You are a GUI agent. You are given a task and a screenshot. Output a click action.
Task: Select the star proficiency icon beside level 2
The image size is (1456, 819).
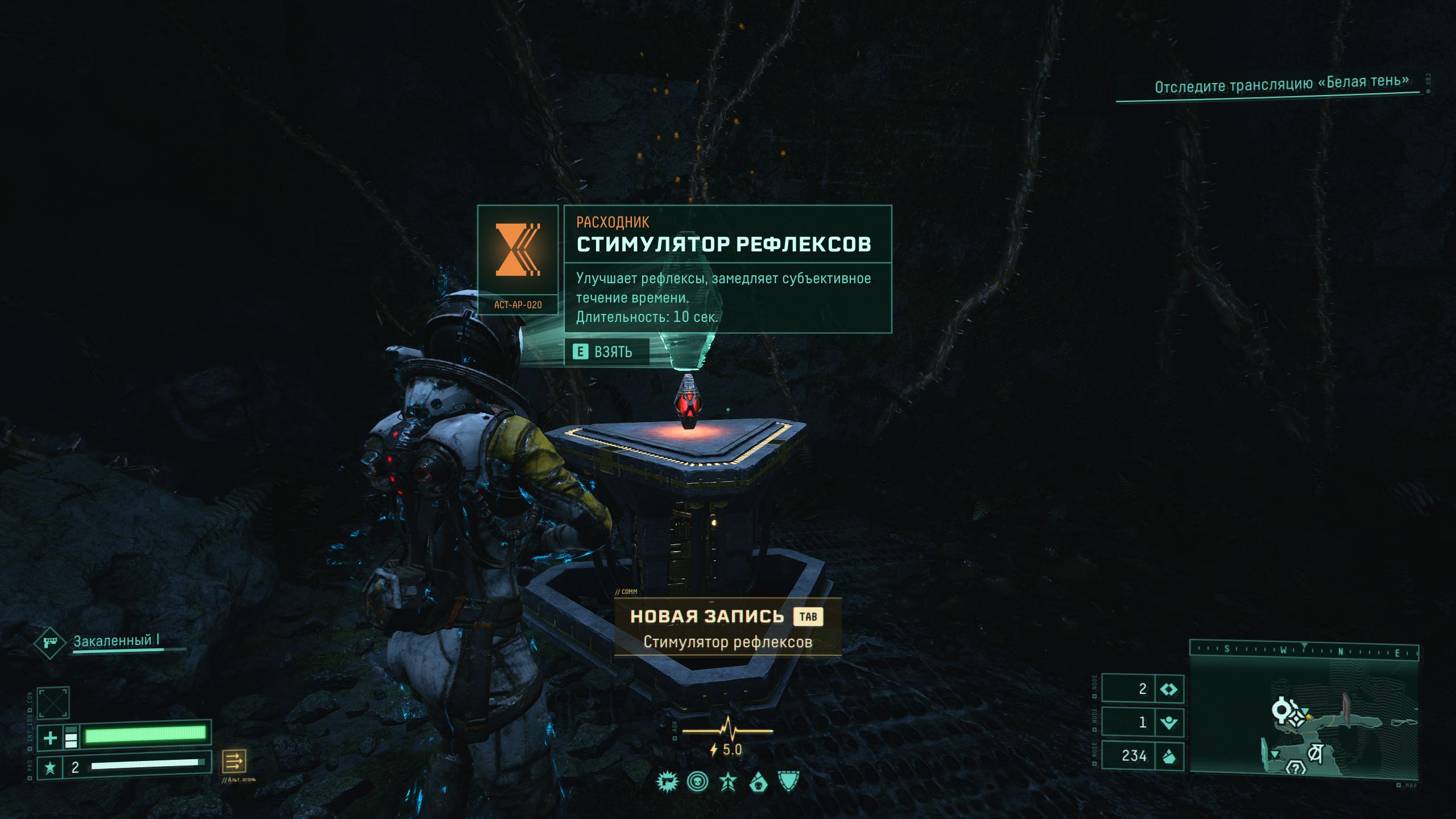click(50, 768)
